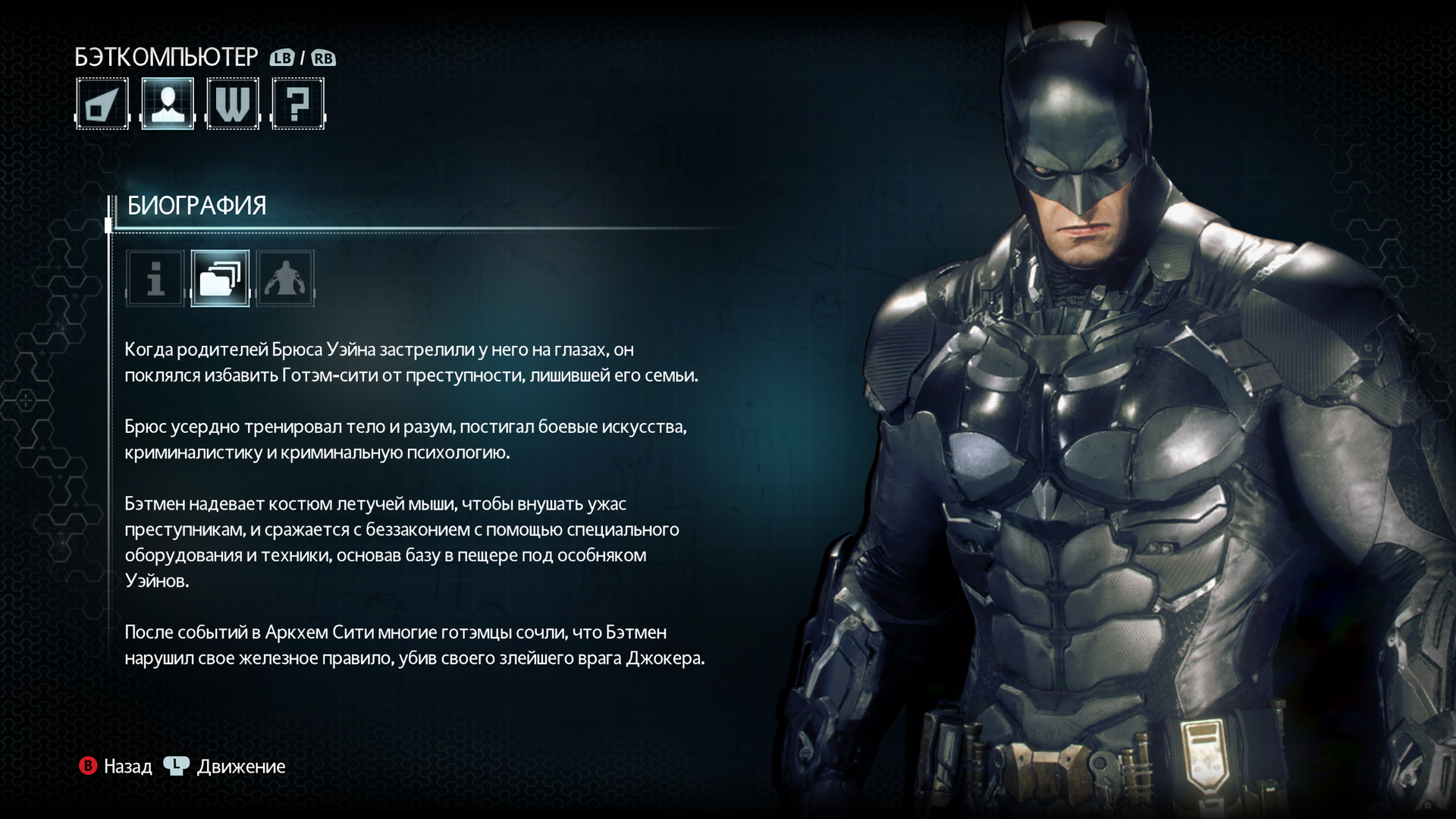Open the question mark tab
Image resolution: width=1456 pixels, height=819 pixels.
tap(298, 104)
